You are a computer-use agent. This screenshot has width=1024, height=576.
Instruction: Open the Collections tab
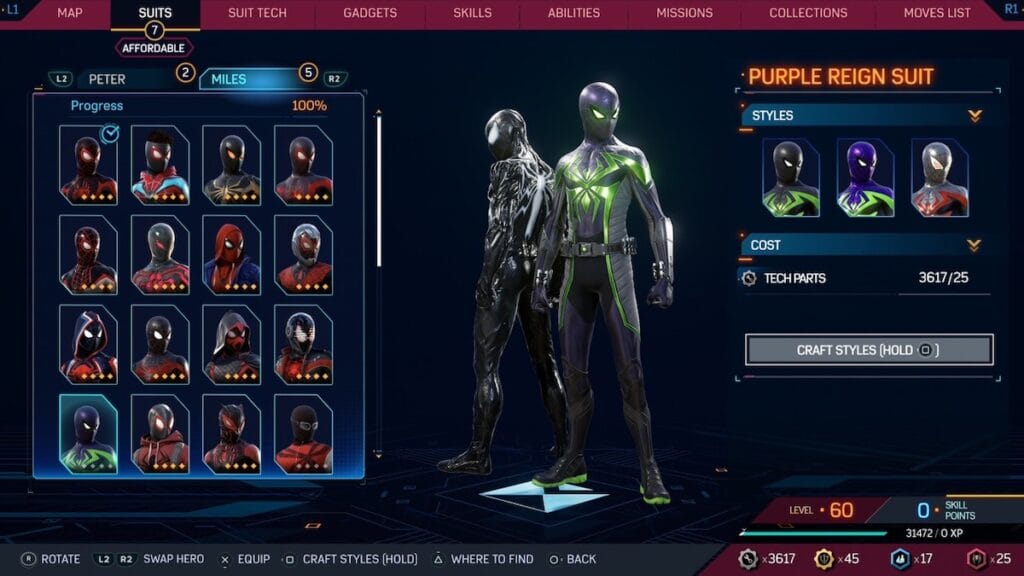[x=808, y=13]
